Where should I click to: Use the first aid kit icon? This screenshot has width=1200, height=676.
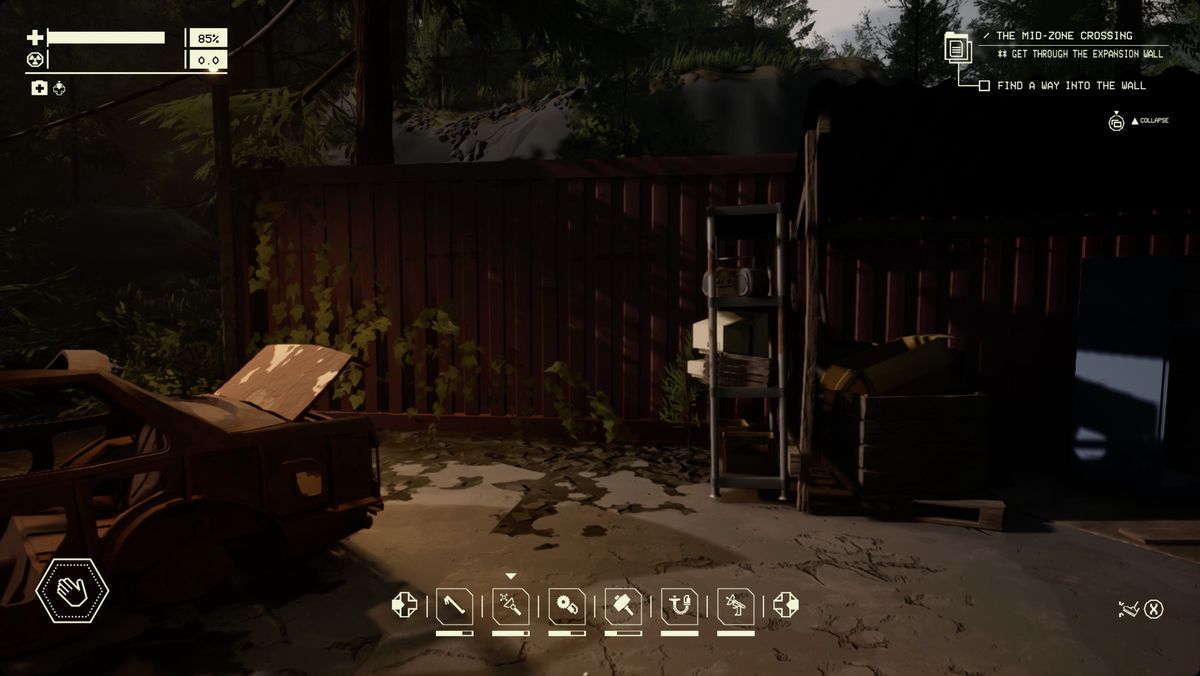pos(39,89)
